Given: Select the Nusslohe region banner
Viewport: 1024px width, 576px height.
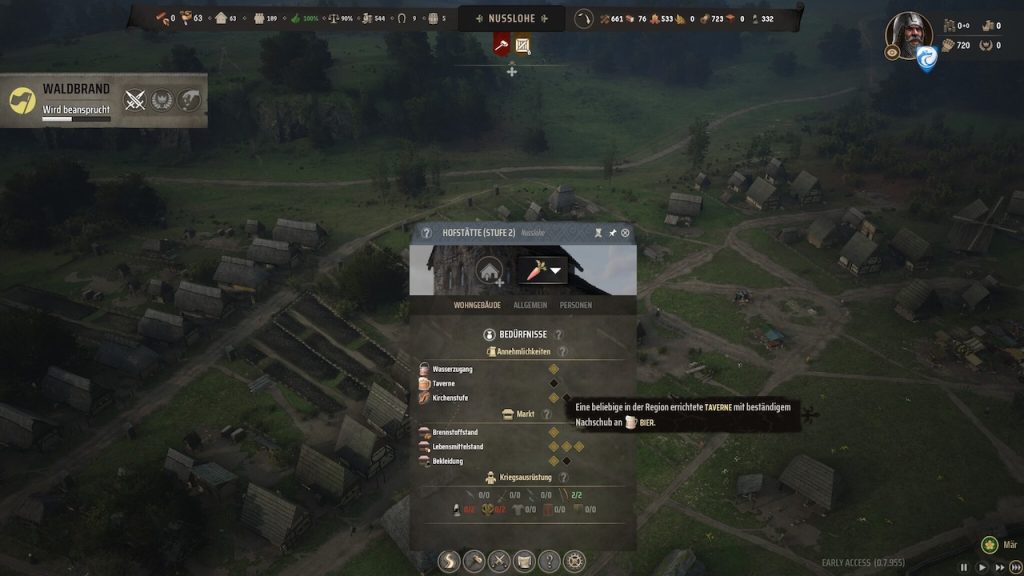Looking at the screenshot, I should pos(511,18).
